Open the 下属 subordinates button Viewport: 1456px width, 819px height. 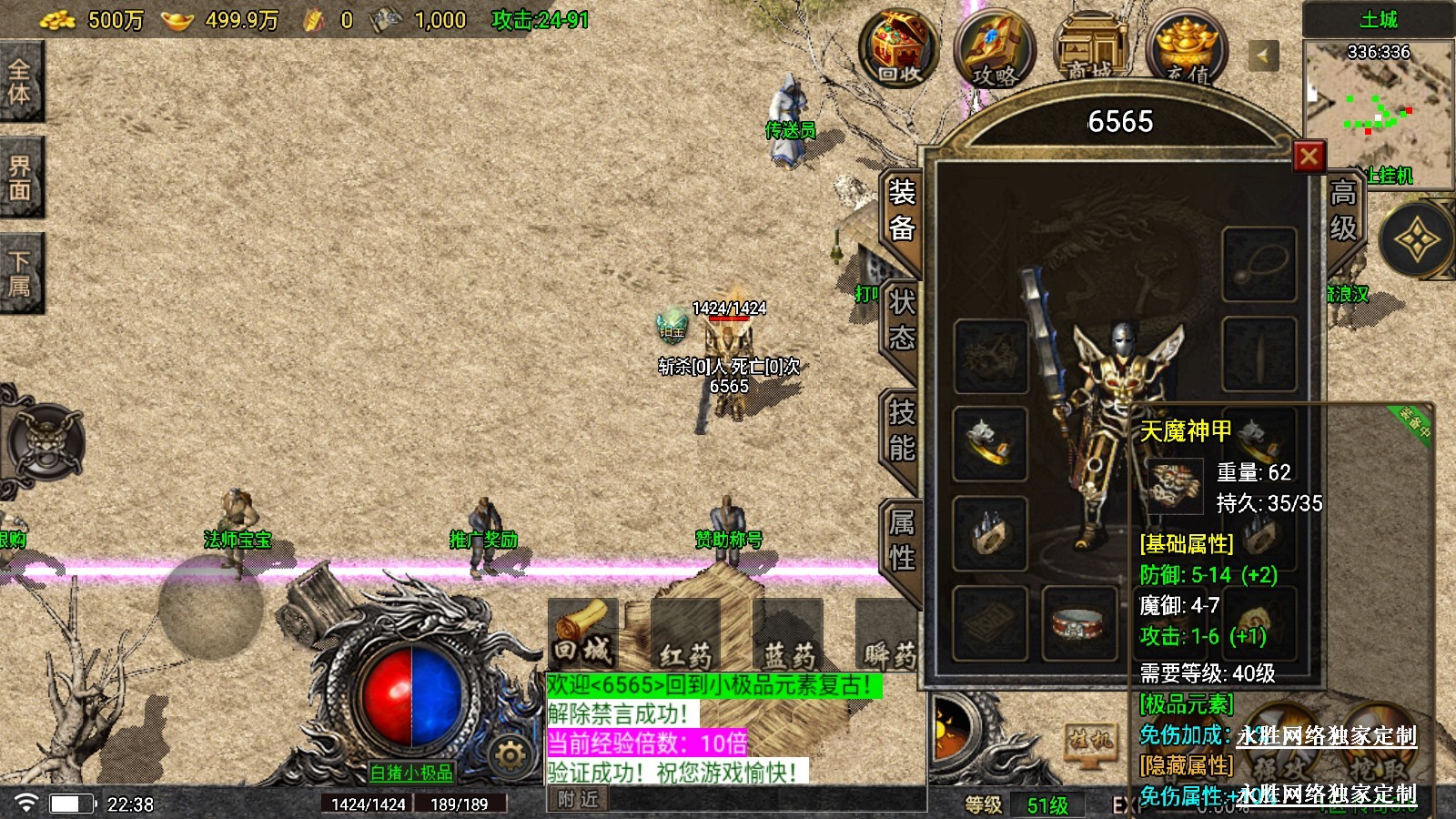[20, 273]
